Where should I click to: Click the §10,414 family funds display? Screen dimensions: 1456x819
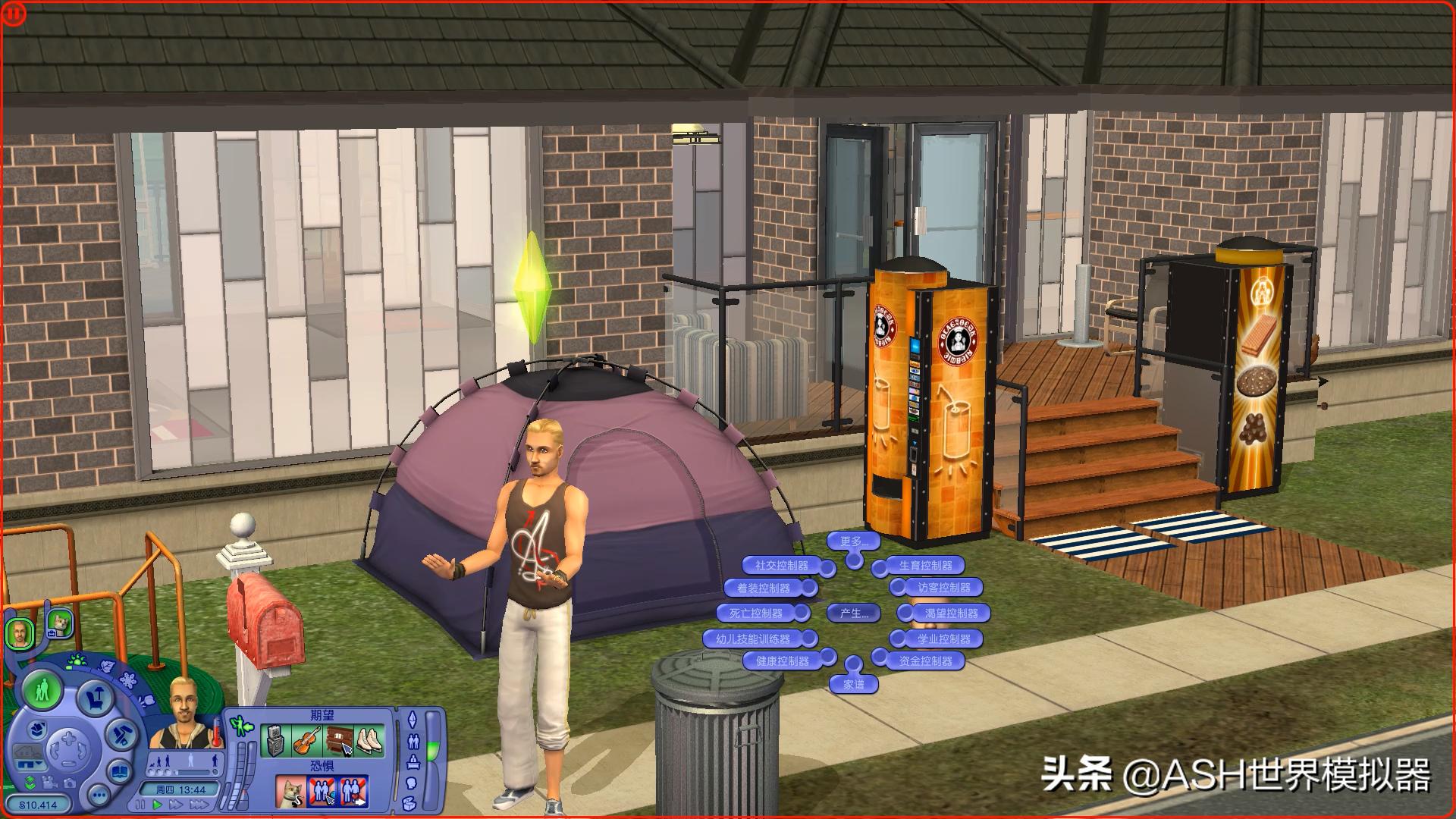click(38, 805)
